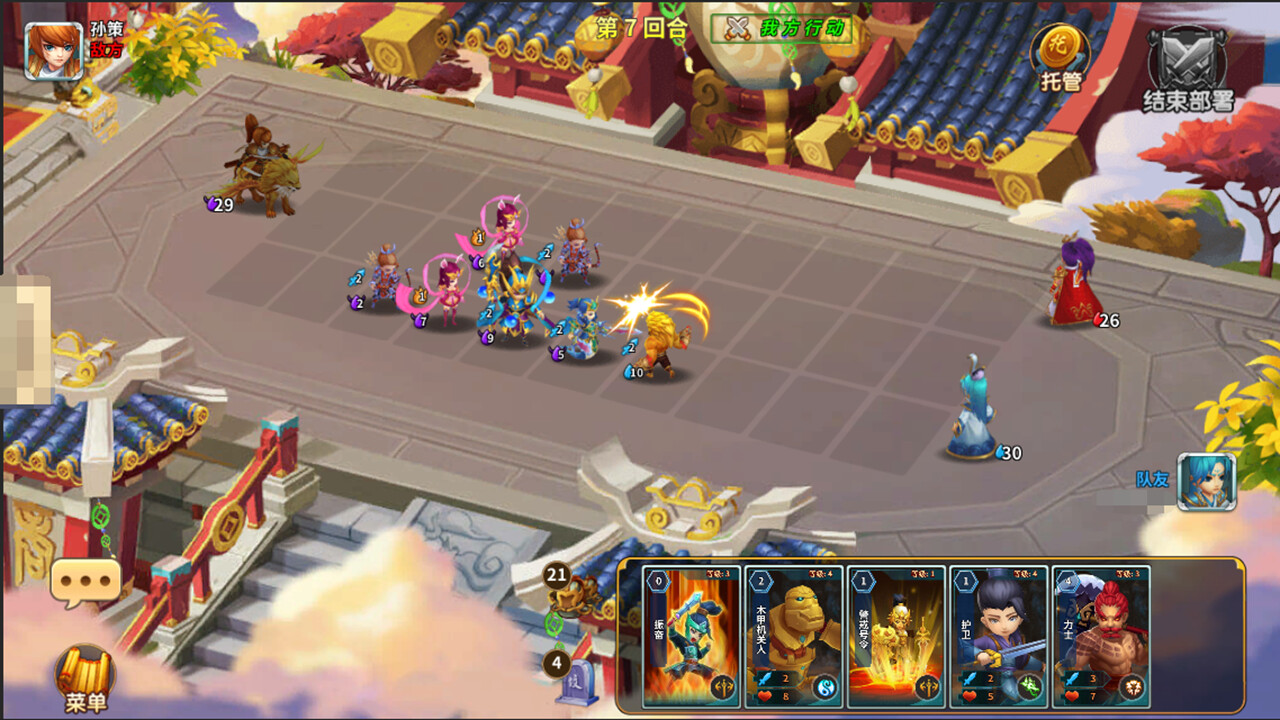1280x720 pixels.
Task: Toggle the blue swirl emblem on 木甲机关人 card
Action: [826, 688]
